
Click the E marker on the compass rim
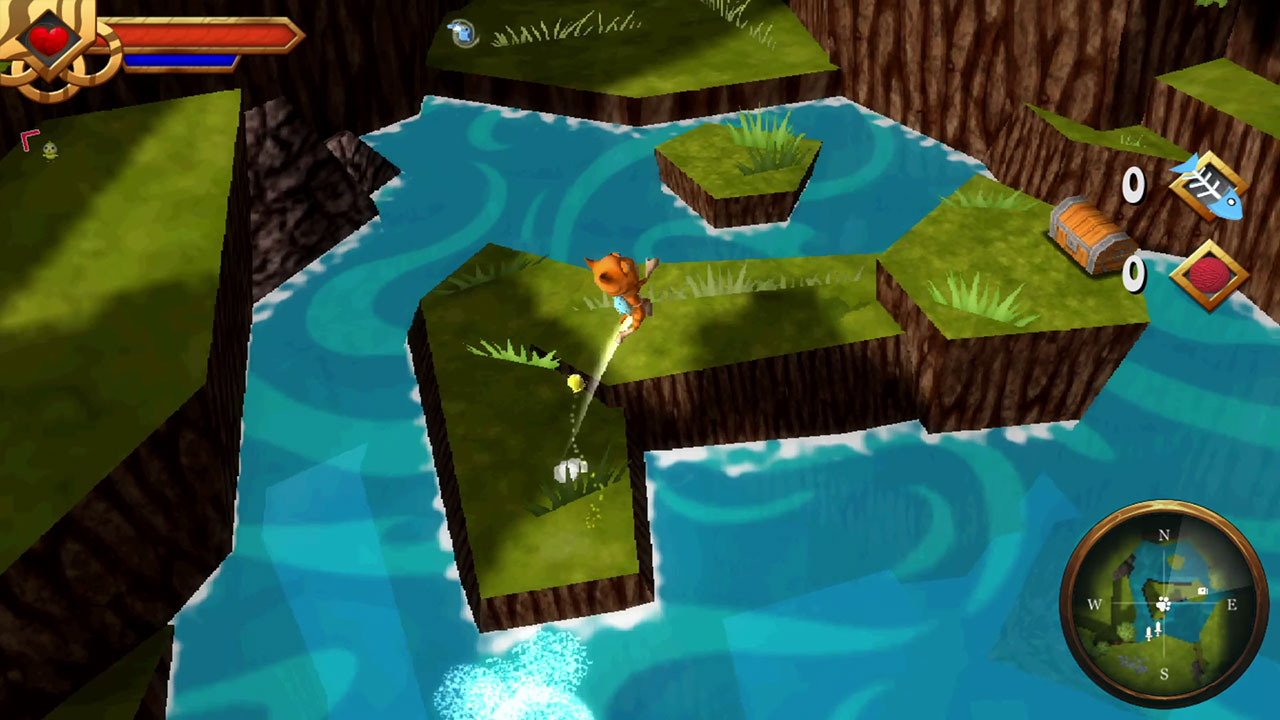point(1232,605)
